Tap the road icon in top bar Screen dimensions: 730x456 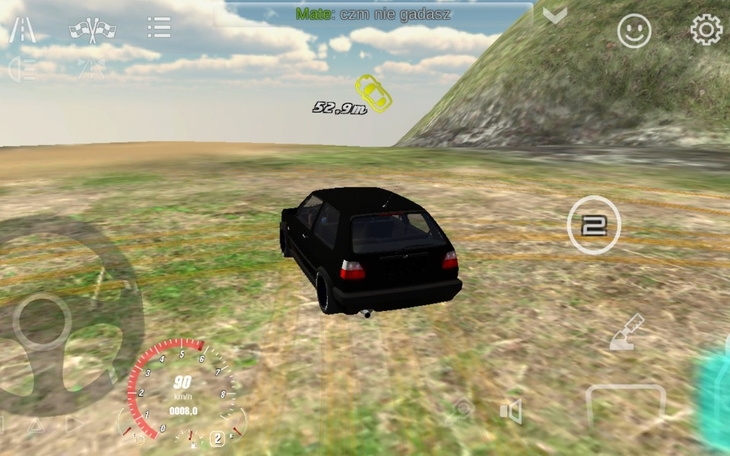coord(22,30)
